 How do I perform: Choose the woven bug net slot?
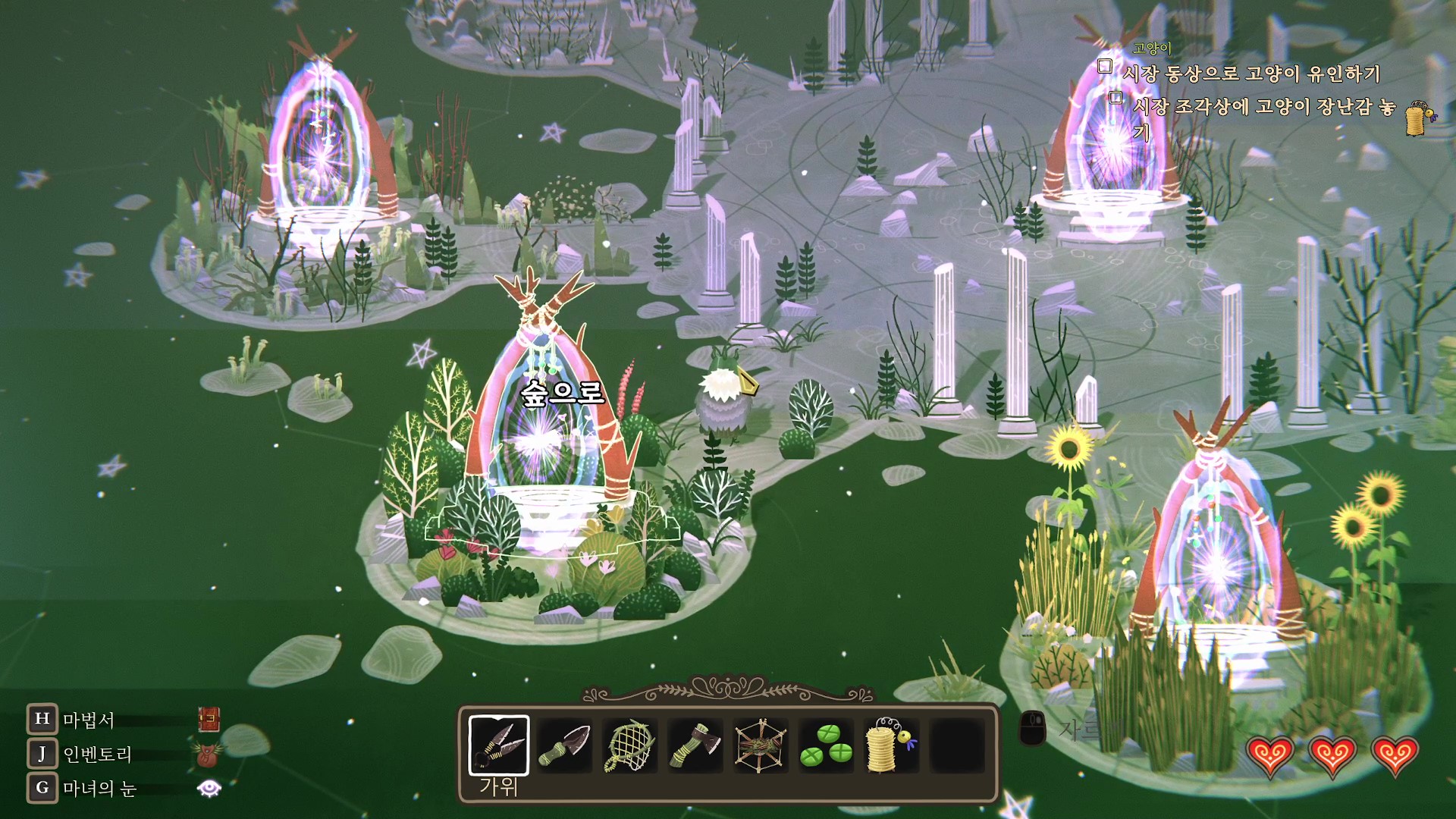pyautogui.click(x=629, y=745)
